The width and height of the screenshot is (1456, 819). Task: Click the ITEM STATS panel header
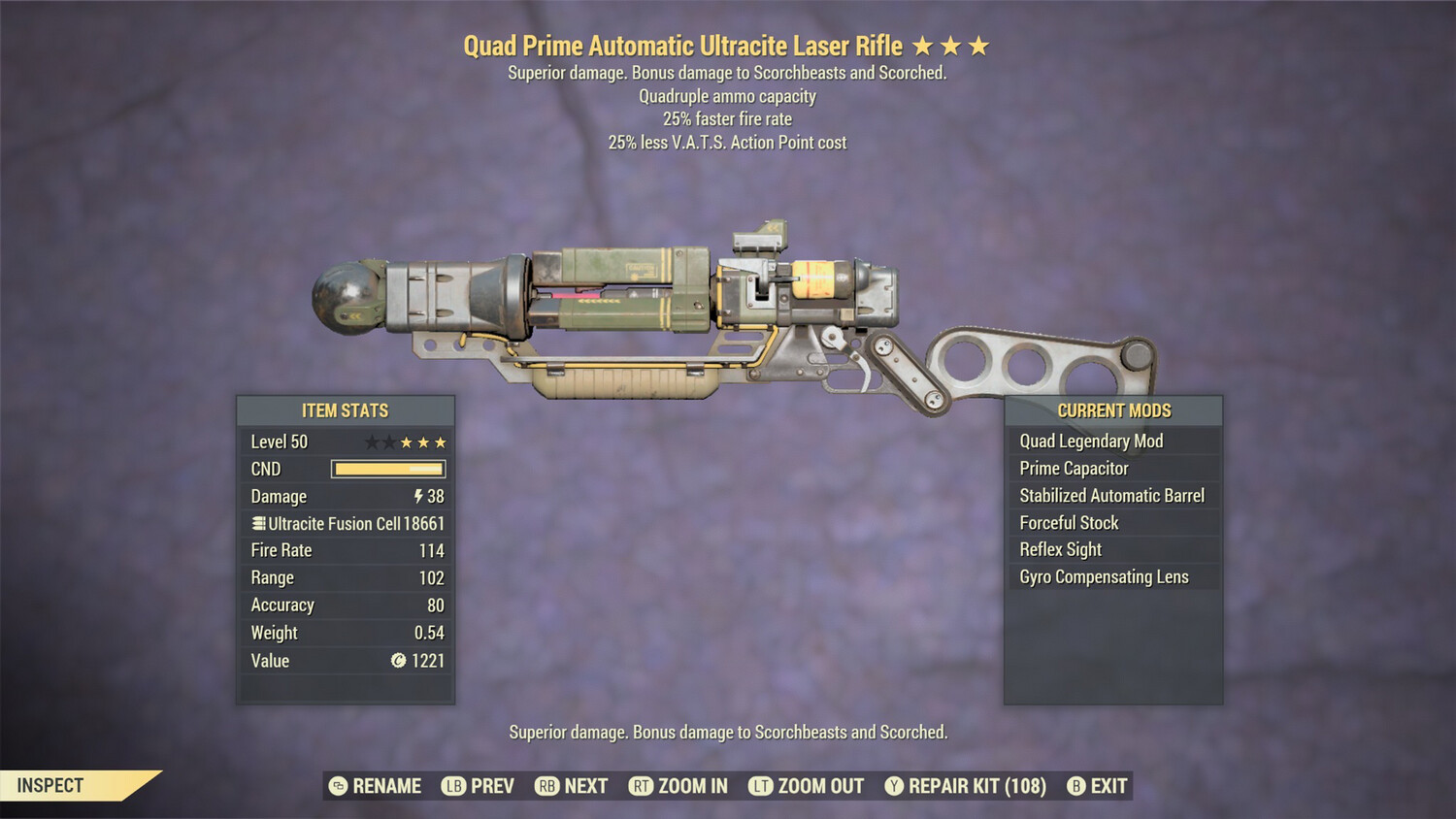point(345,409)
